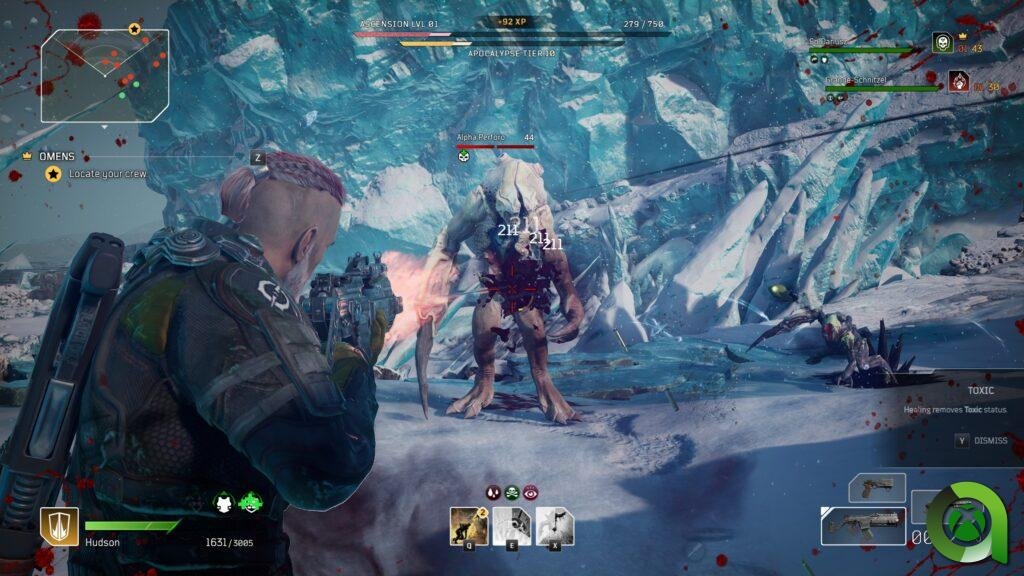Select the teammate skull class icon

(941, 42)
